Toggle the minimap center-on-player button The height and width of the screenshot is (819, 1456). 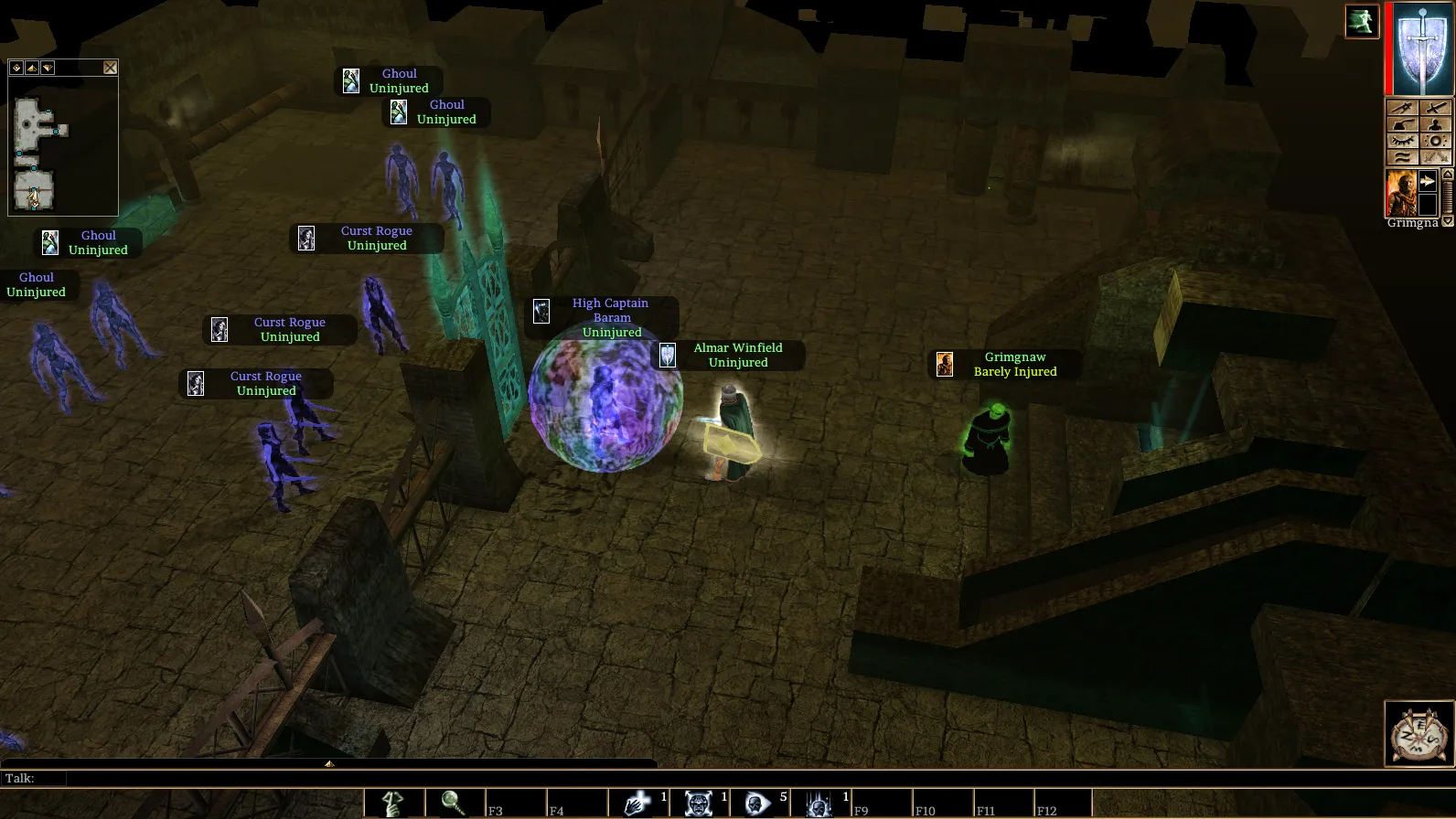[x=16, y=68]
